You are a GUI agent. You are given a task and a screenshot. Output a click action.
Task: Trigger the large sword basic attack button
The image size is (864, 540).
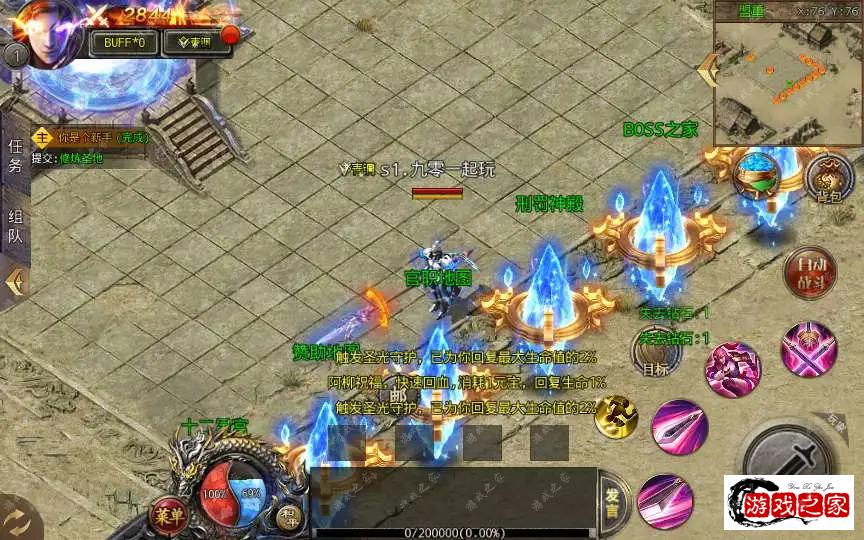click(x=795, y=458)
